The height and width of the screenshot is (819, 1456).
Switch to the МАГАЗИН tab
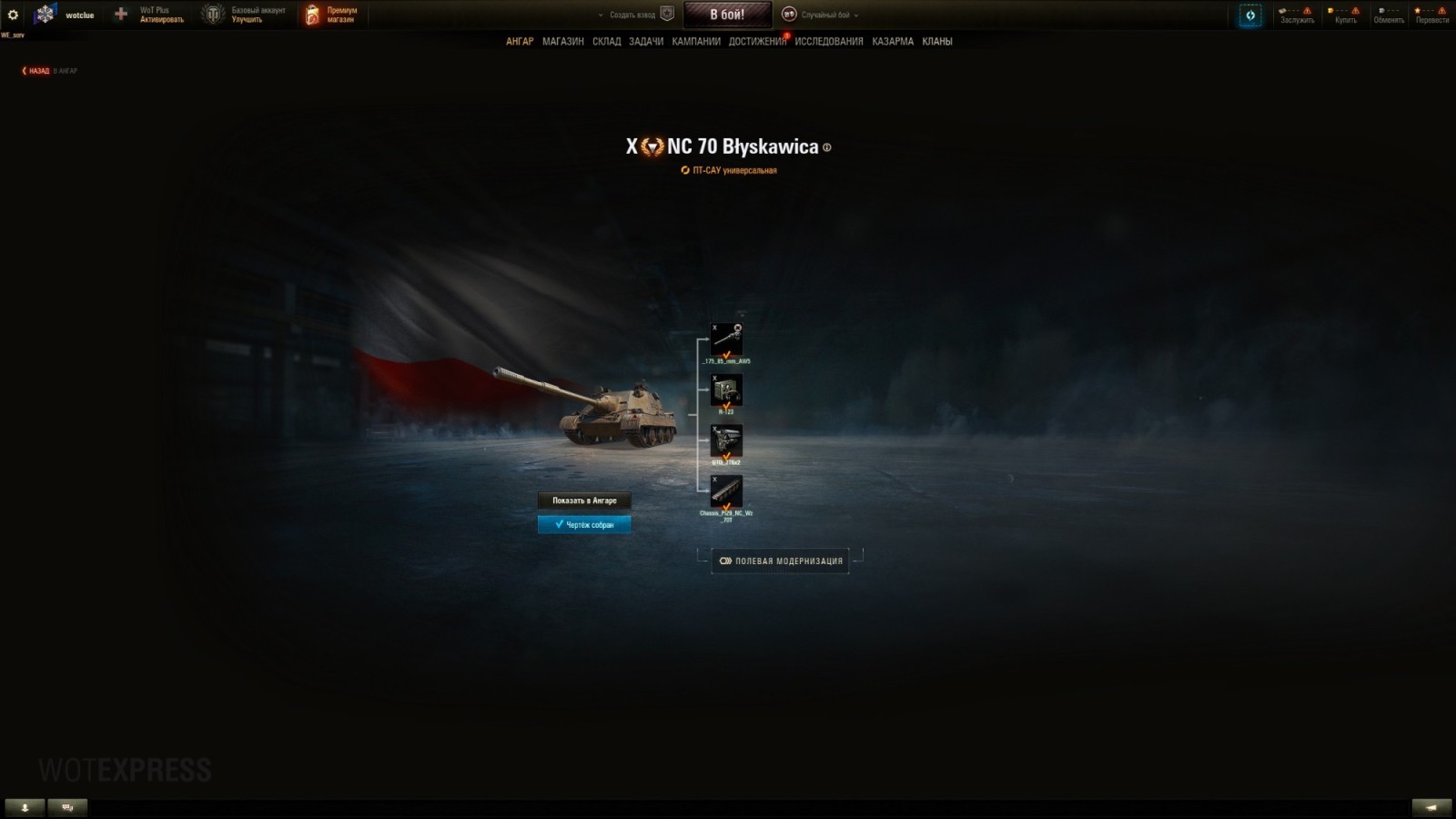coord(564,41)
